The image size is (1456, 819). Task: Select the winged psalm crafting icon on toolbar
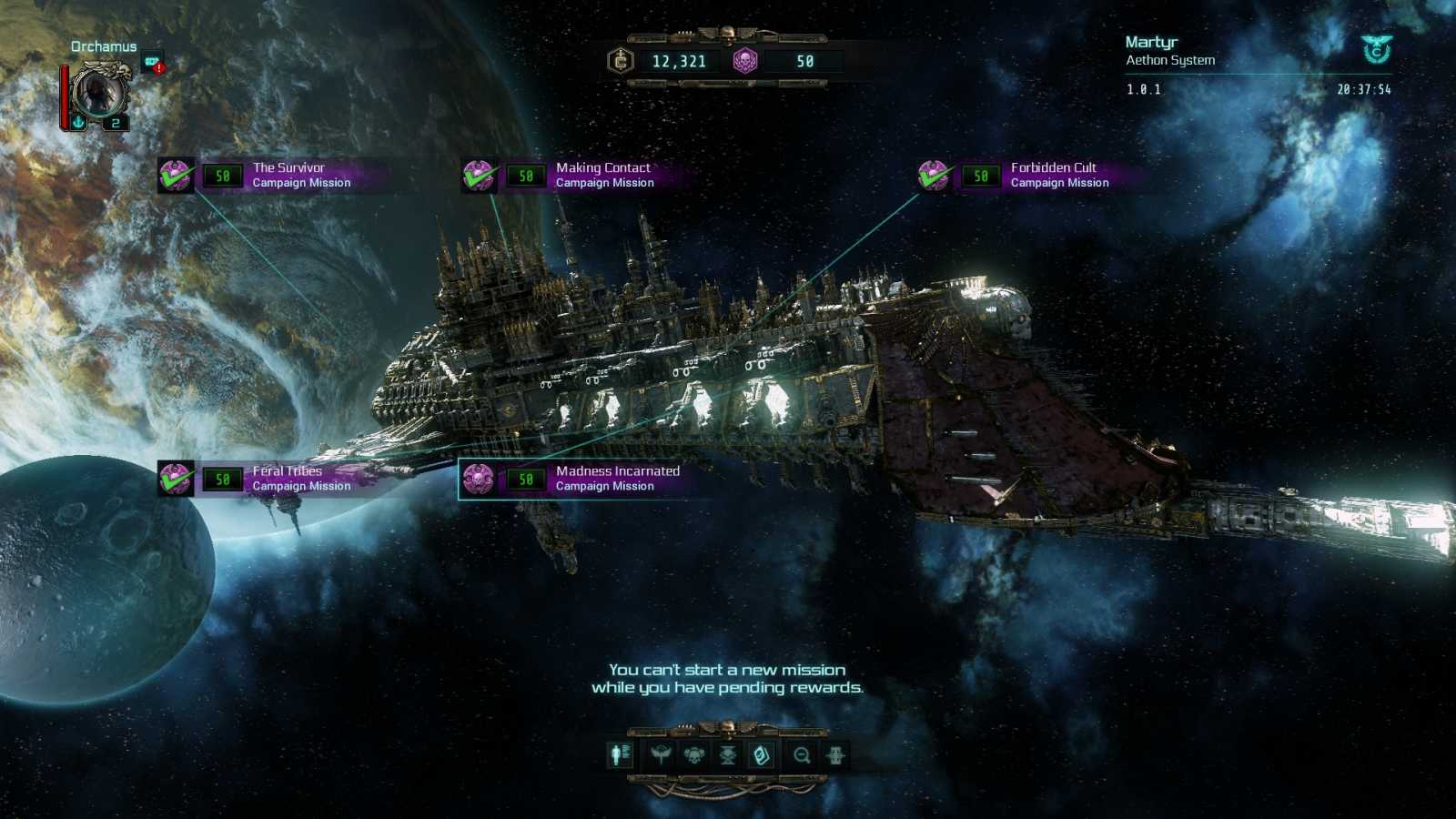coord(661,754)
